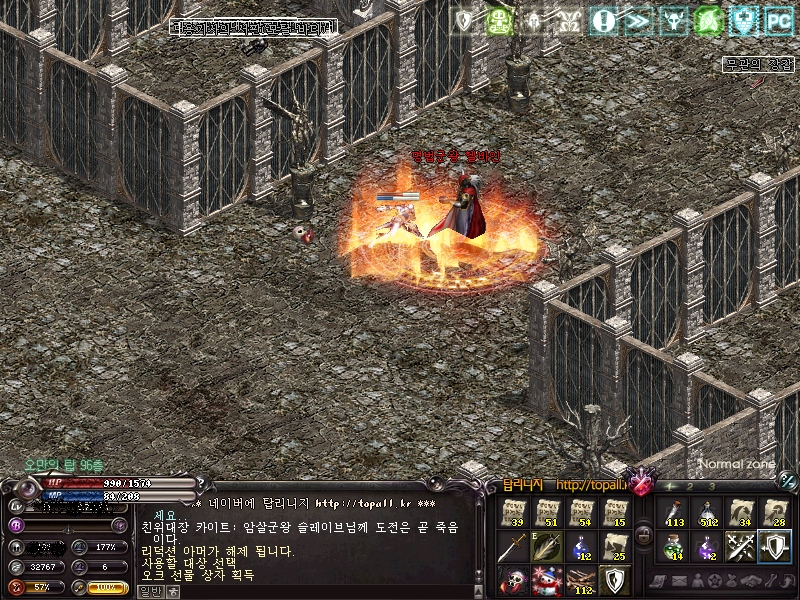Viewport: 800px width, 600px height.
Task: Activate the arrow skill marked E
Action: click(547, 546)
